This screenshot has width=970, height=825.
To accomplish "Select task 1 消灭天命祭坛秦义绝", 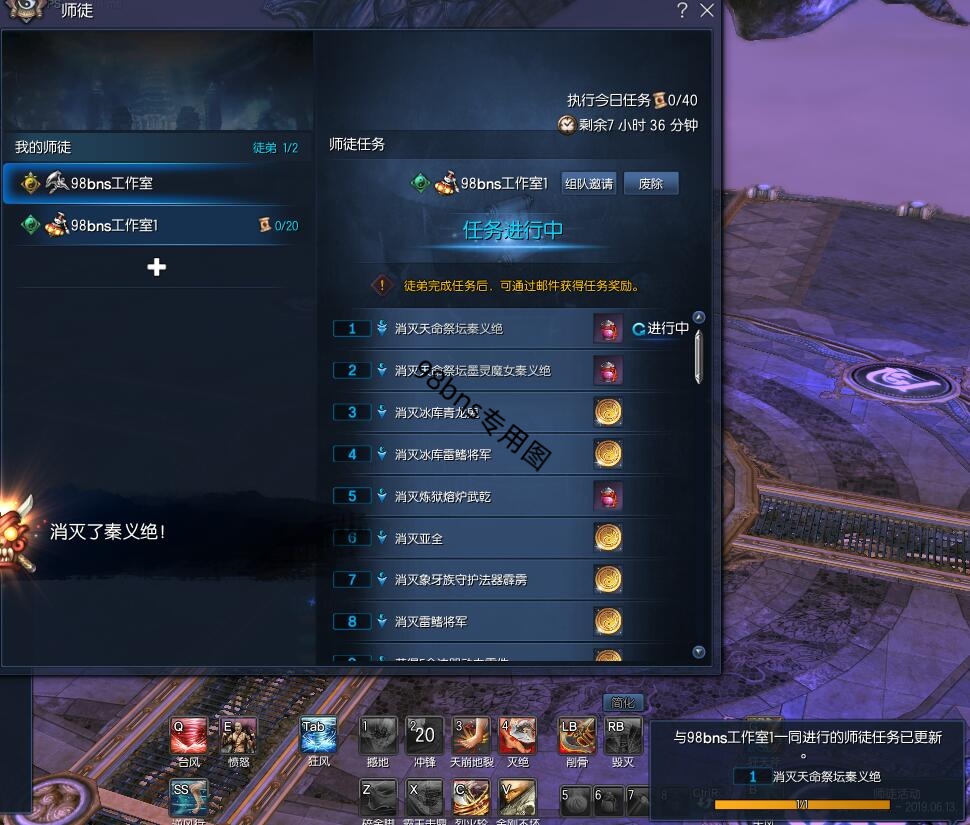I will click(x=449, y=329).
